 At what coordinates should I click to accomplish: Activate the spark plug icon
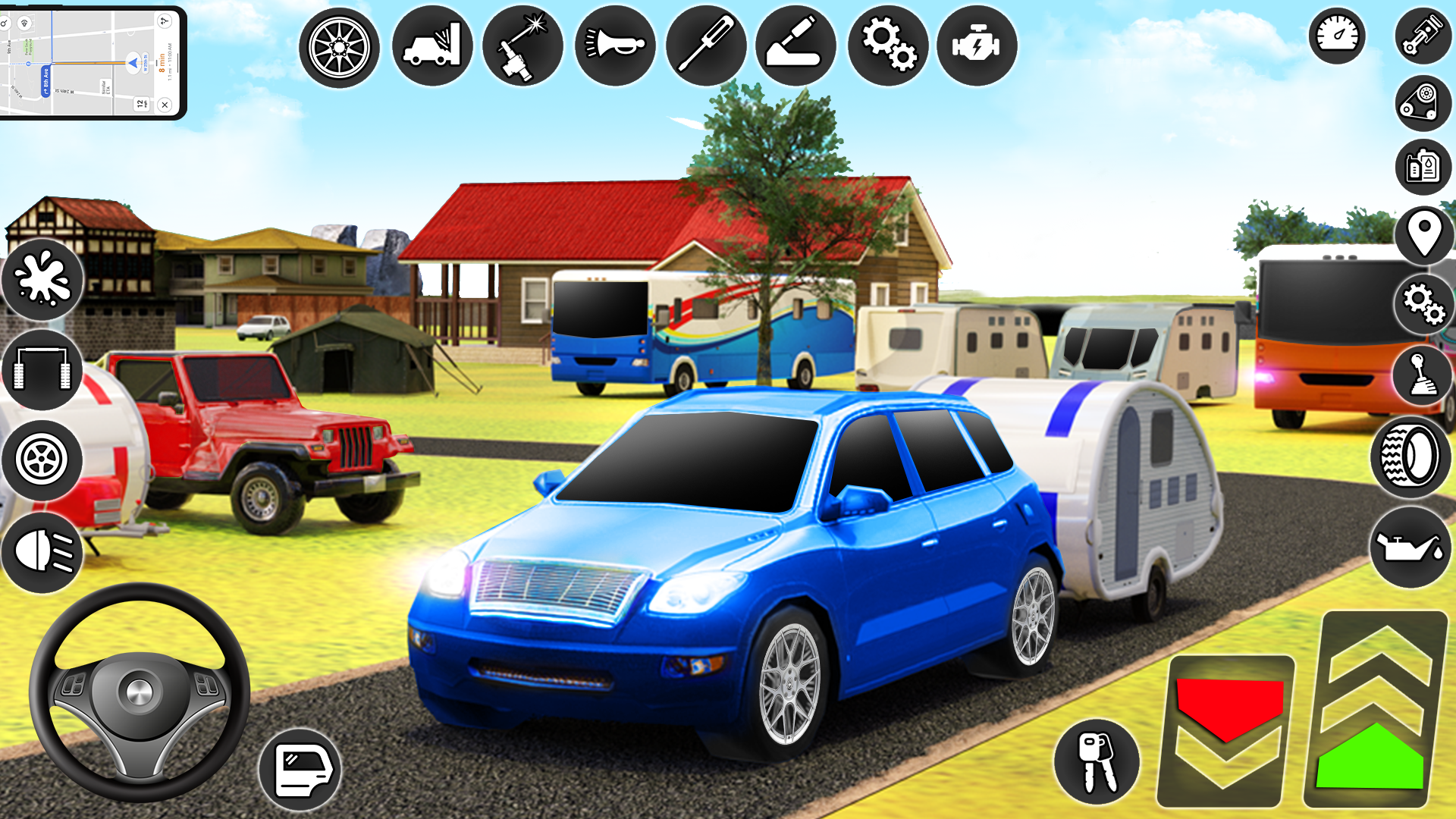coord(522,46)
